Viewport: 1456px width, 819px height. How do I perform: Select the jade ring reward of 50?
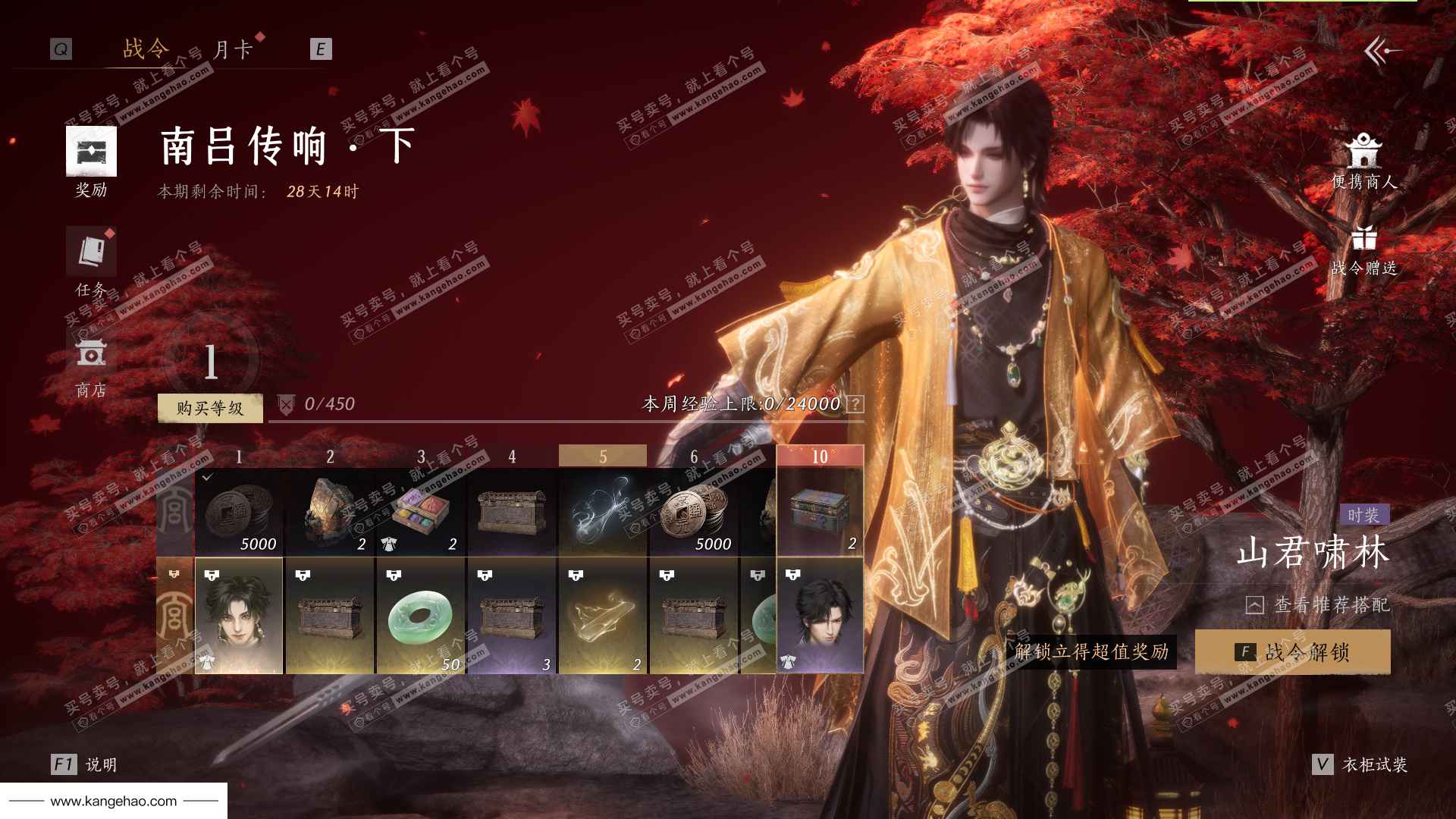[421, 616]
